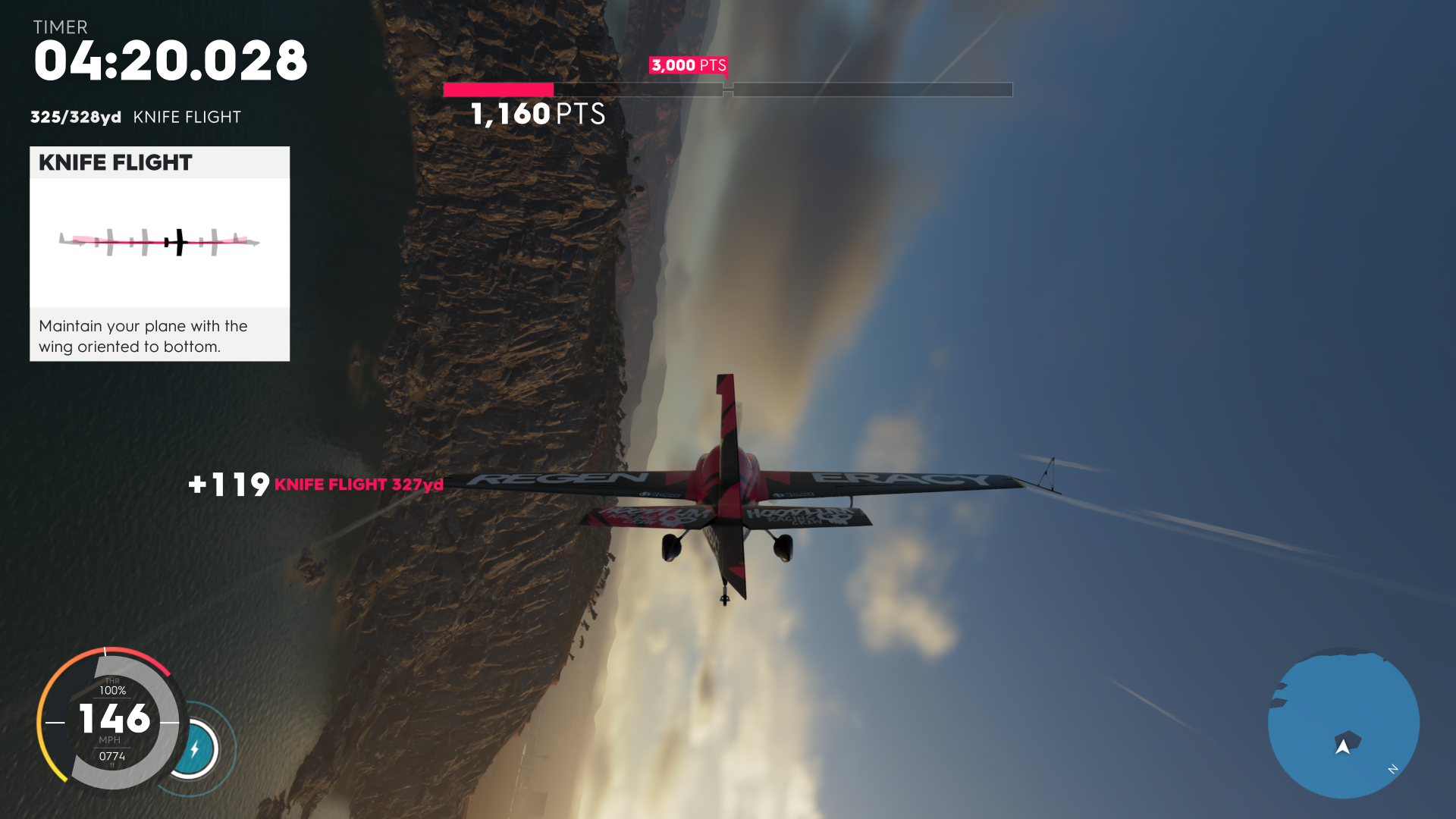Expand the 1,160 PTS score counter

pyautogui.click(x=536, y=115)
